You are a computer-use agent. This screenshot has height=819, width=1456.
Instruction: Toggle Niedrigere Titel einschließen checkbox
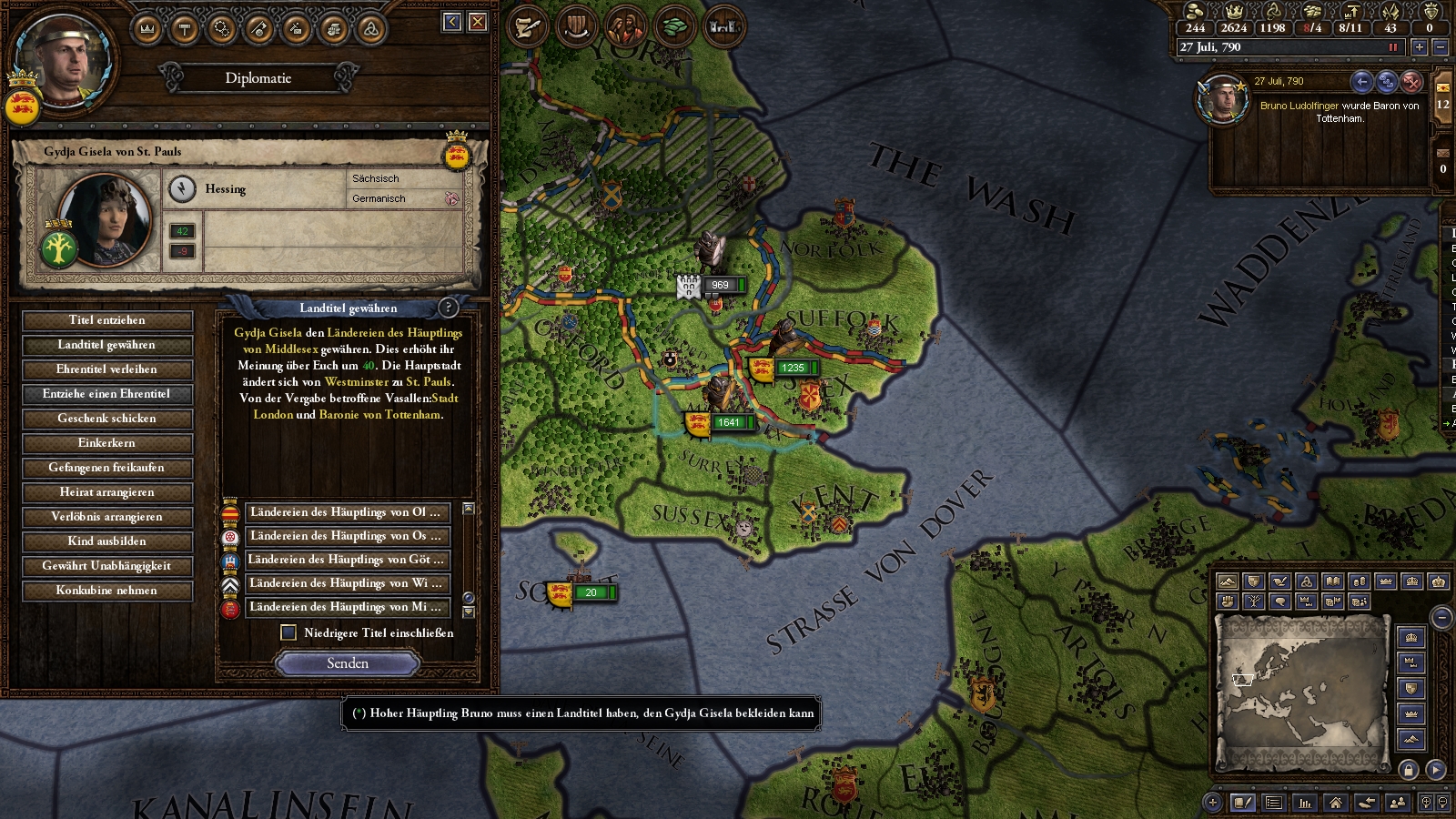point(288,632)
